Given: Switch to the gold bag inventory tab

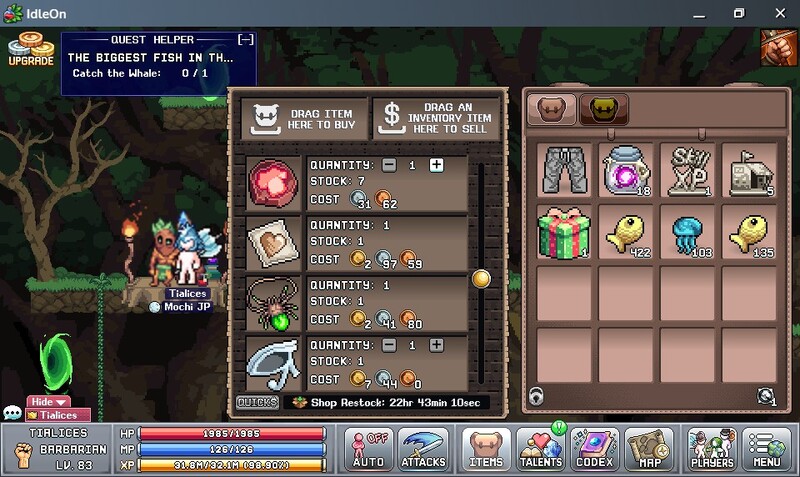Looking at the screenshot, I should pyautogui.click(x=604, y=108).
